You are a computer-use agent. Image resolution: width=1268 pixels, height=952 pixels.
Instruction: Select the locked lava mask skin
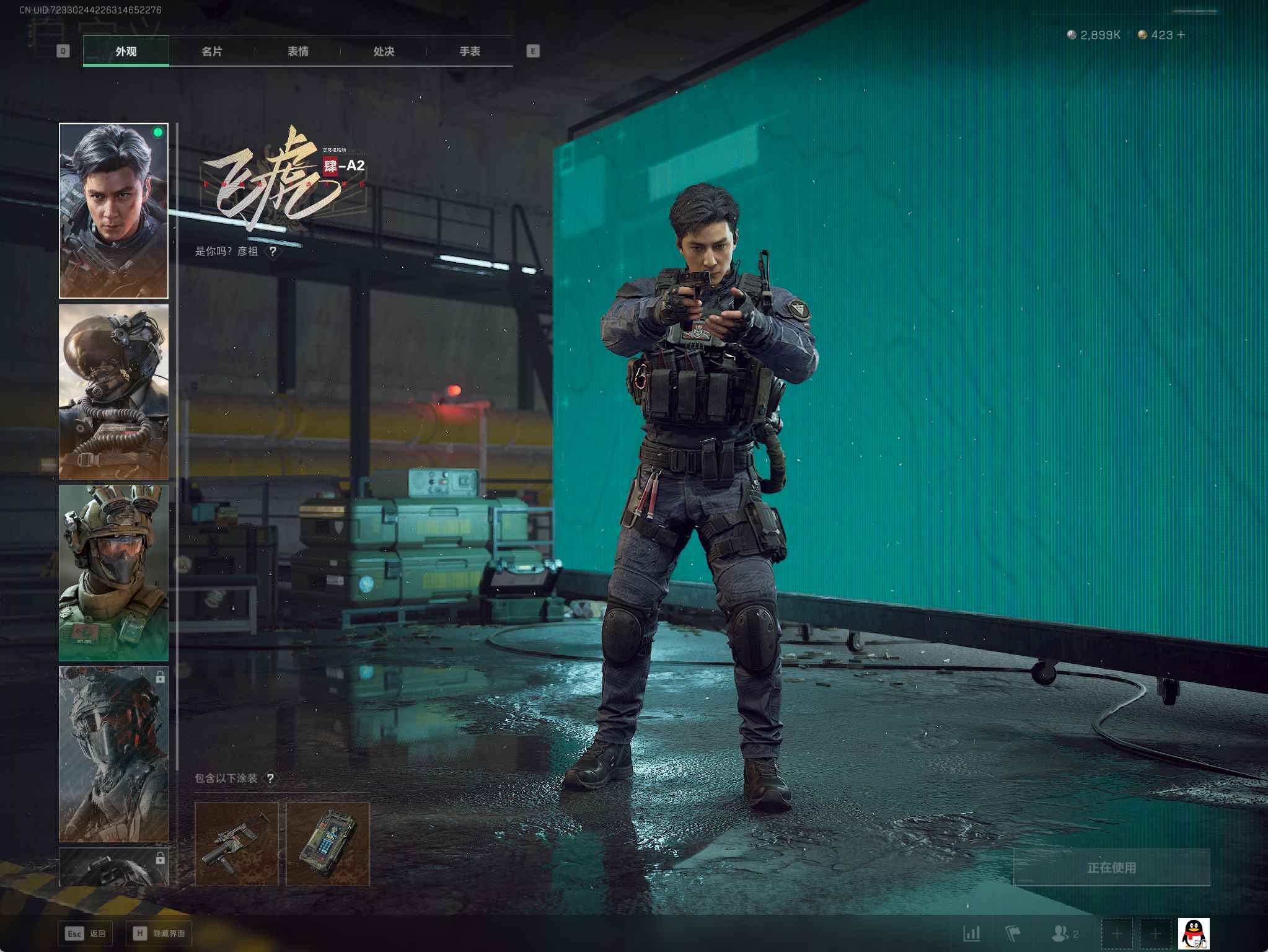pos(113,754)
